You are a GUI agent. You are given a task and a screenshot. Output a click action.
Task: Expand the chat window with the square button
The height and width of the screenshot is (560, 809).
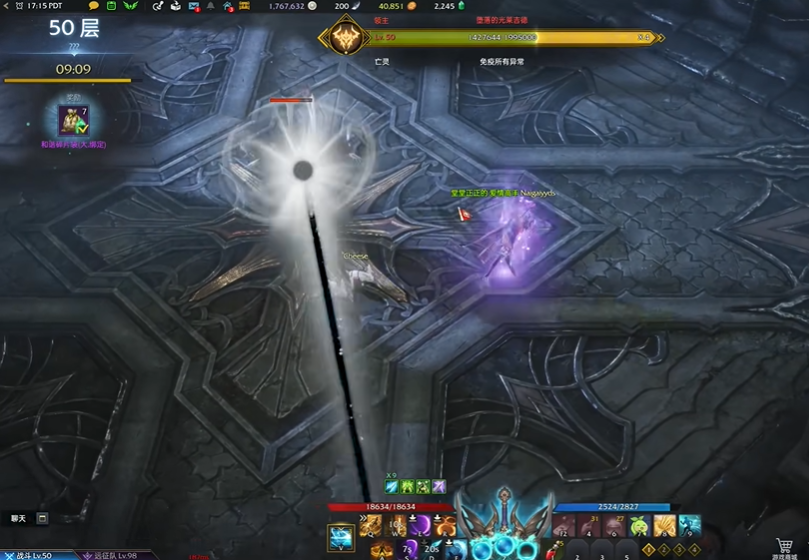click(x=42, y=518)
